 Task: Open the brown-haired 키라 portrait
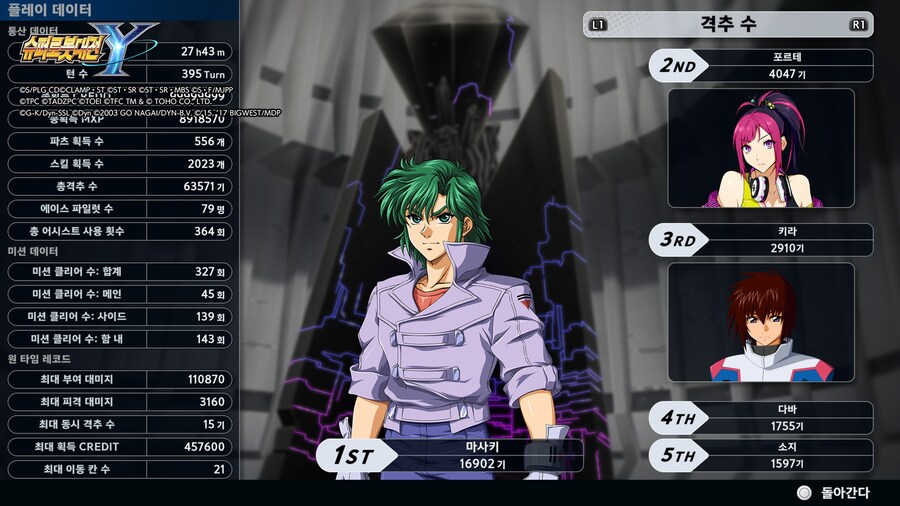coord(761,322)
